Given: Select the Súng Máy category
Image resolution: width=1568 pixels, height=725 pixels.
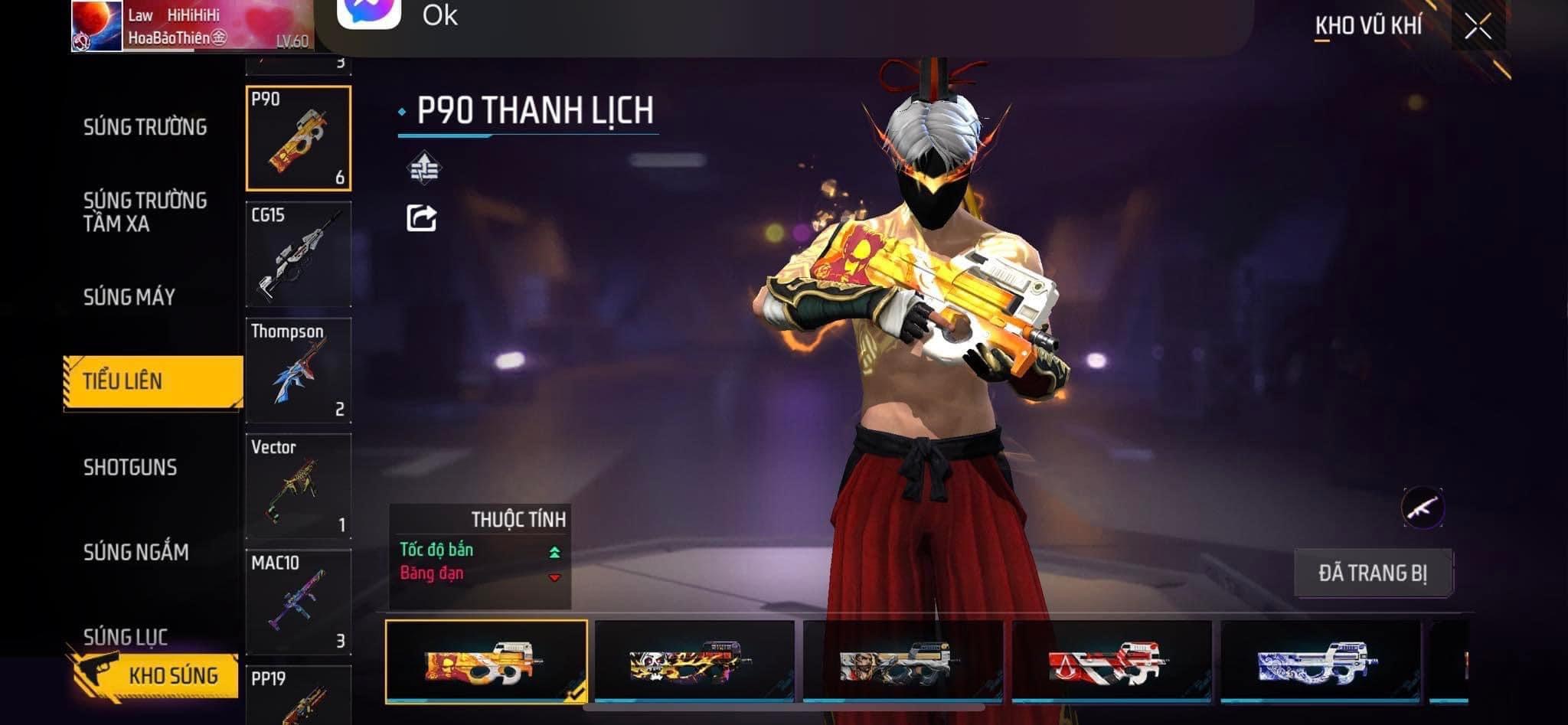Looking at the screenshot, I should pos(129,297).
